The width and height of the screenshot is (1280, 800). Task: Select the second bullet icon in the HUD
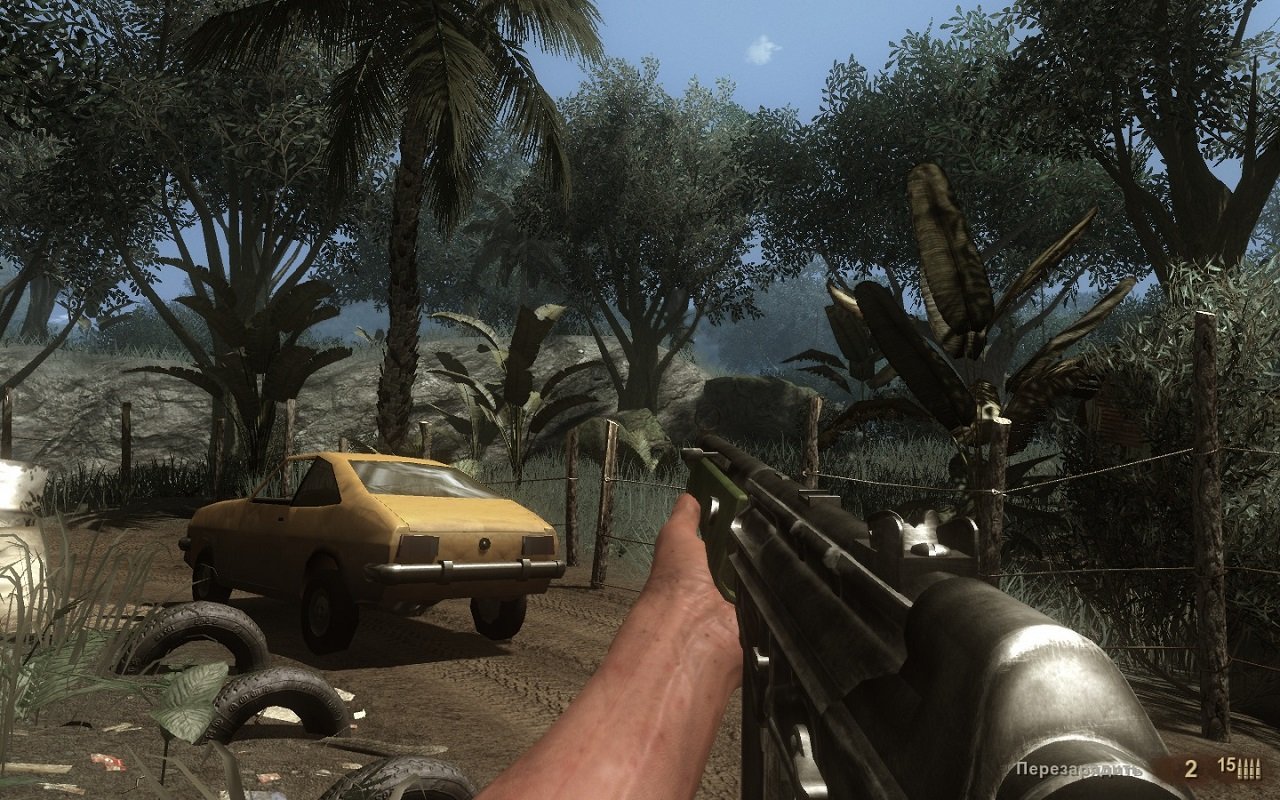point(1246,770)
